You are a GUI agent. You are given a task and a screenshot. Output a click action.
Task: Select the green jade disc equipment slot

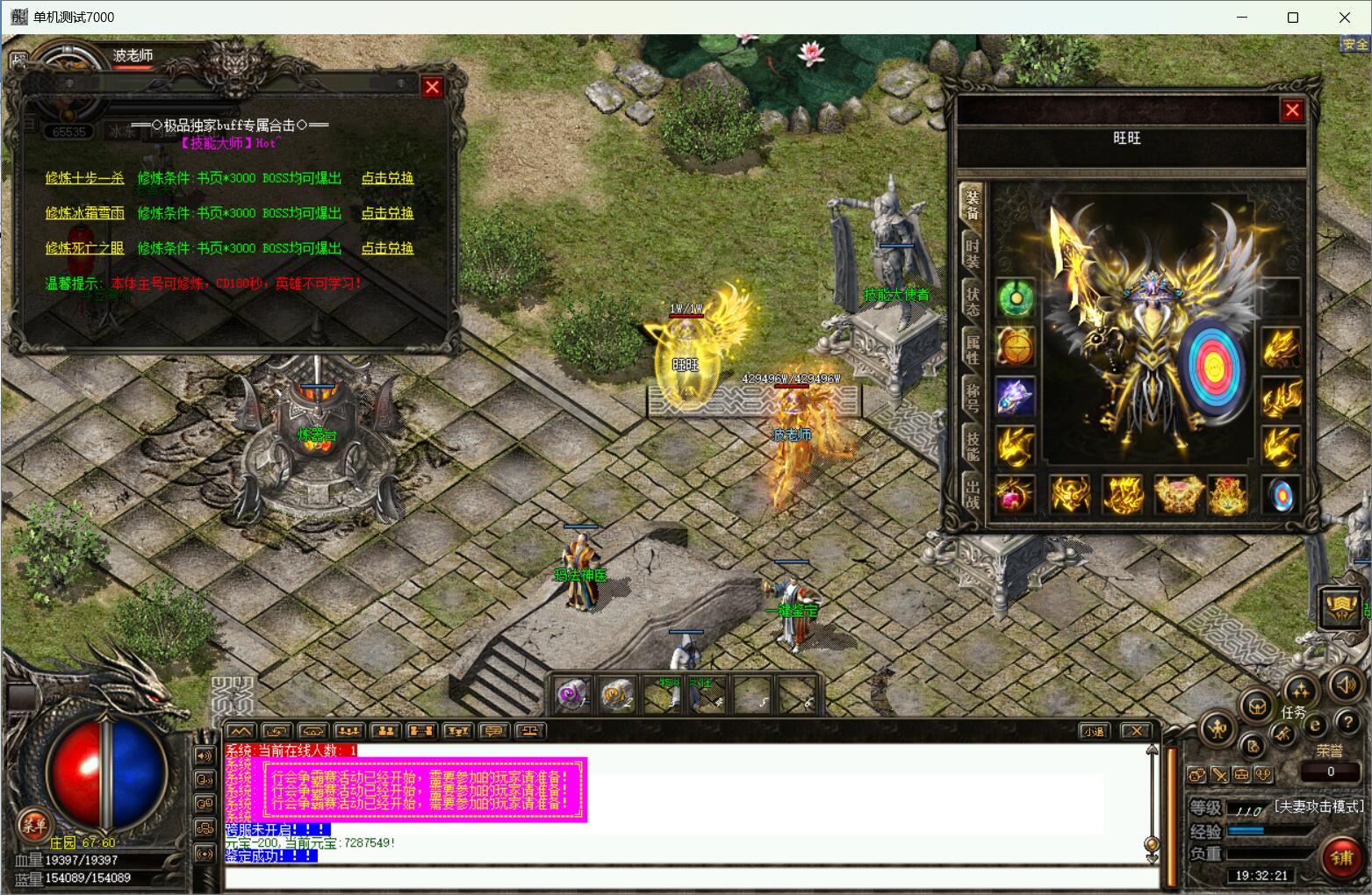pos(1016,298)
